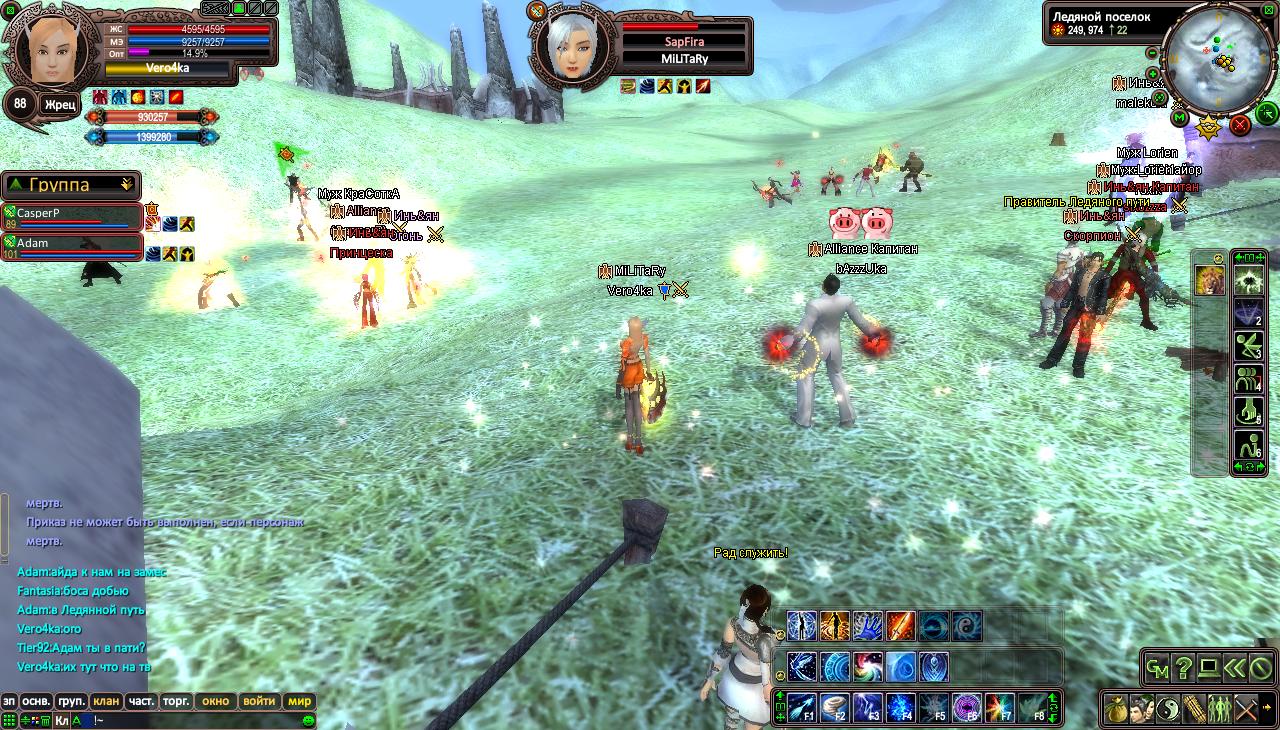Zoom out the minimap with minus button

1152,53
